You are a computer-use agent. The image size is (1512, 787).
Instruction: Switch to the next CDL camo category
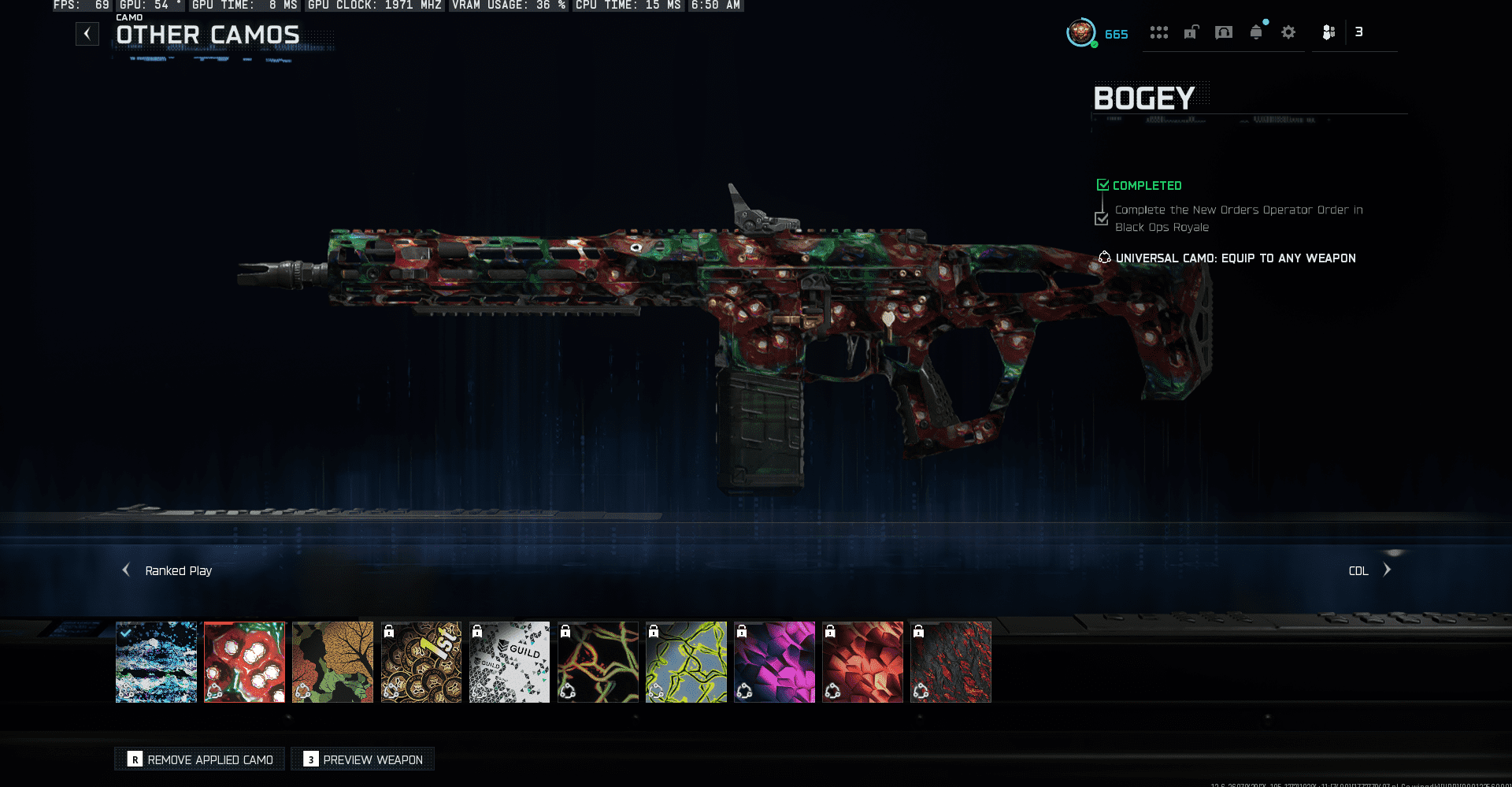(x=1387, y=570)
